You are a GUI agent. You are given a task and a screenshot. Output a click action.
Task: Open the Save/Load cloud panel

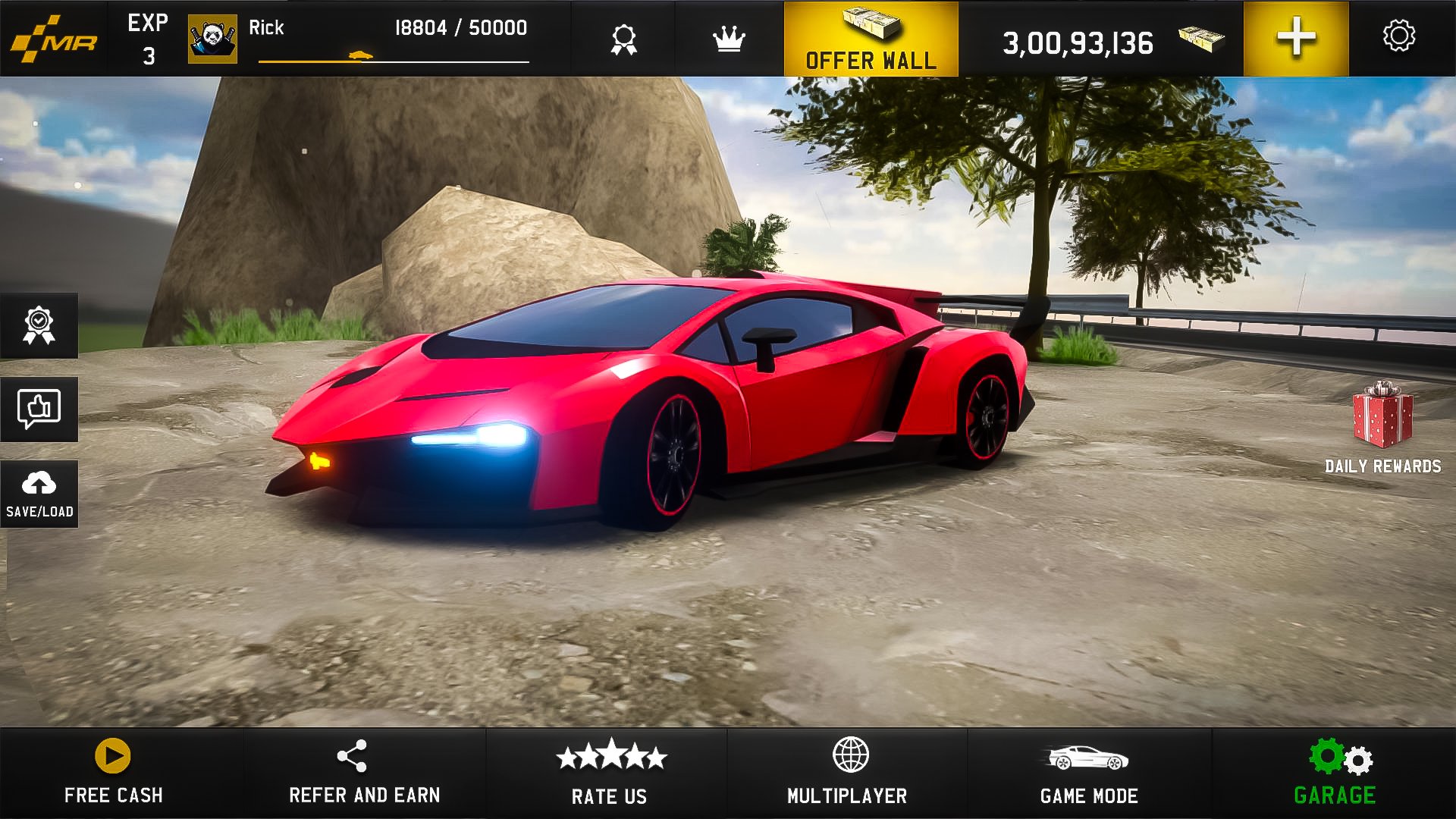click(x=39, y=493)
